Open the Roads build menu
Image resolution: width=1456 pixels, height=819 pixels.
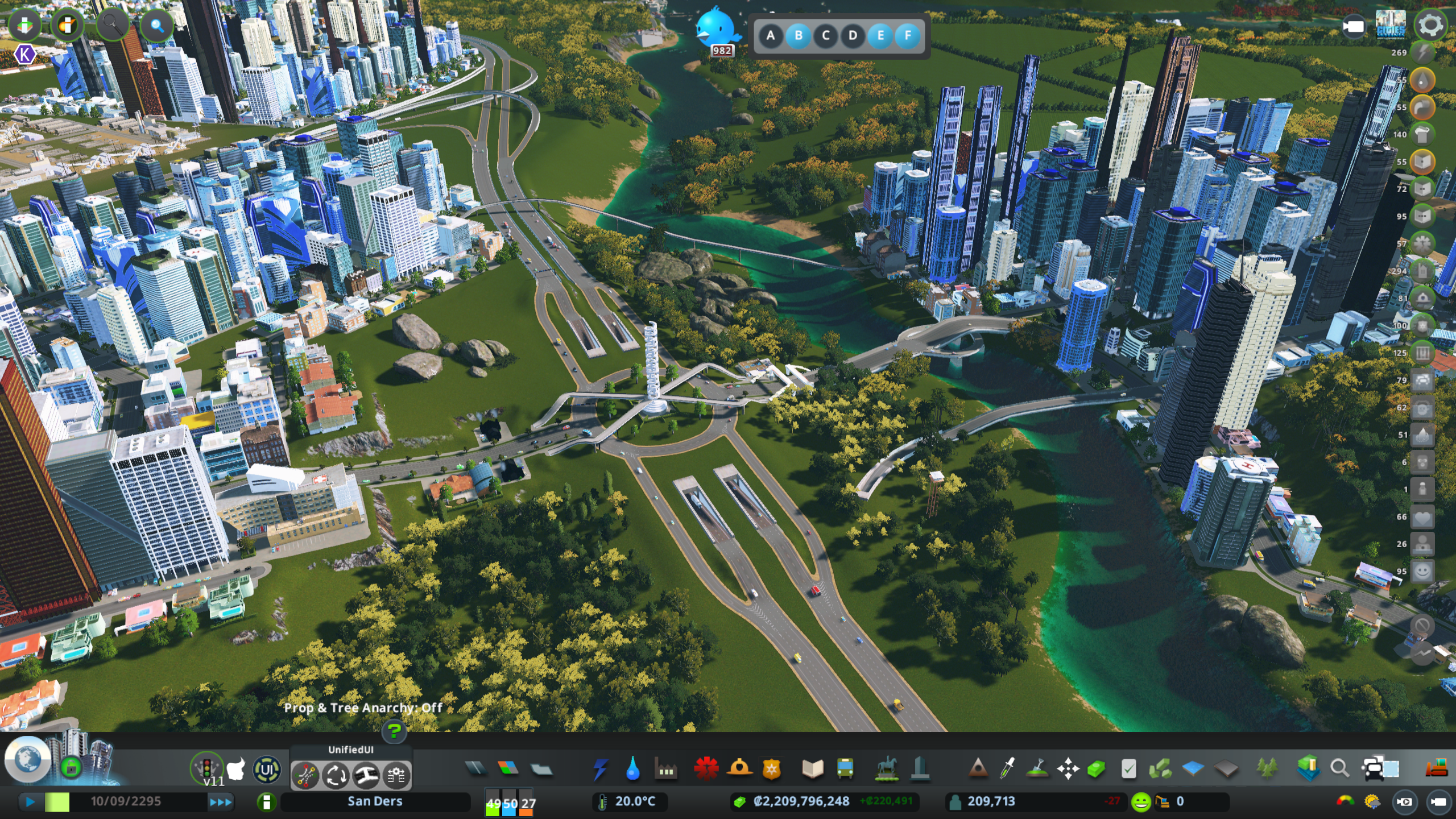coord(475,769)
